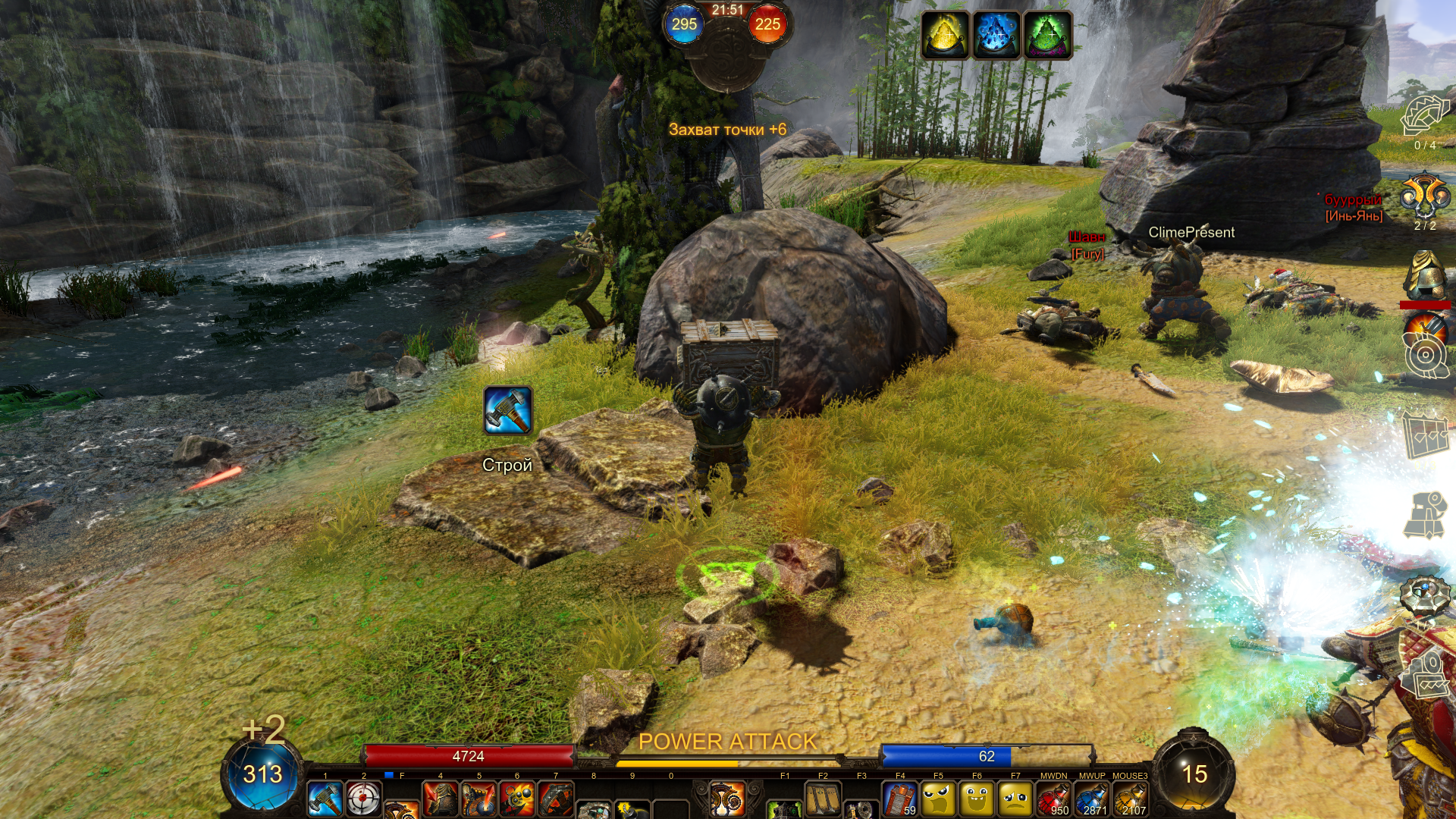Send the angry face emote
The width and height of the screenshot is (1456, 819).
tap(939, 799)
